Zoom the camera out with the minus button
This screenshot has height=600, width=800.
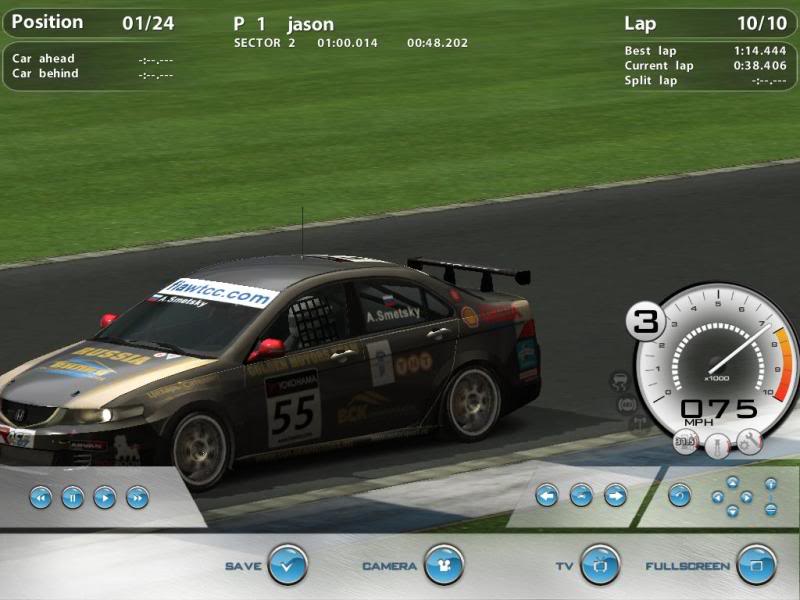771,508
